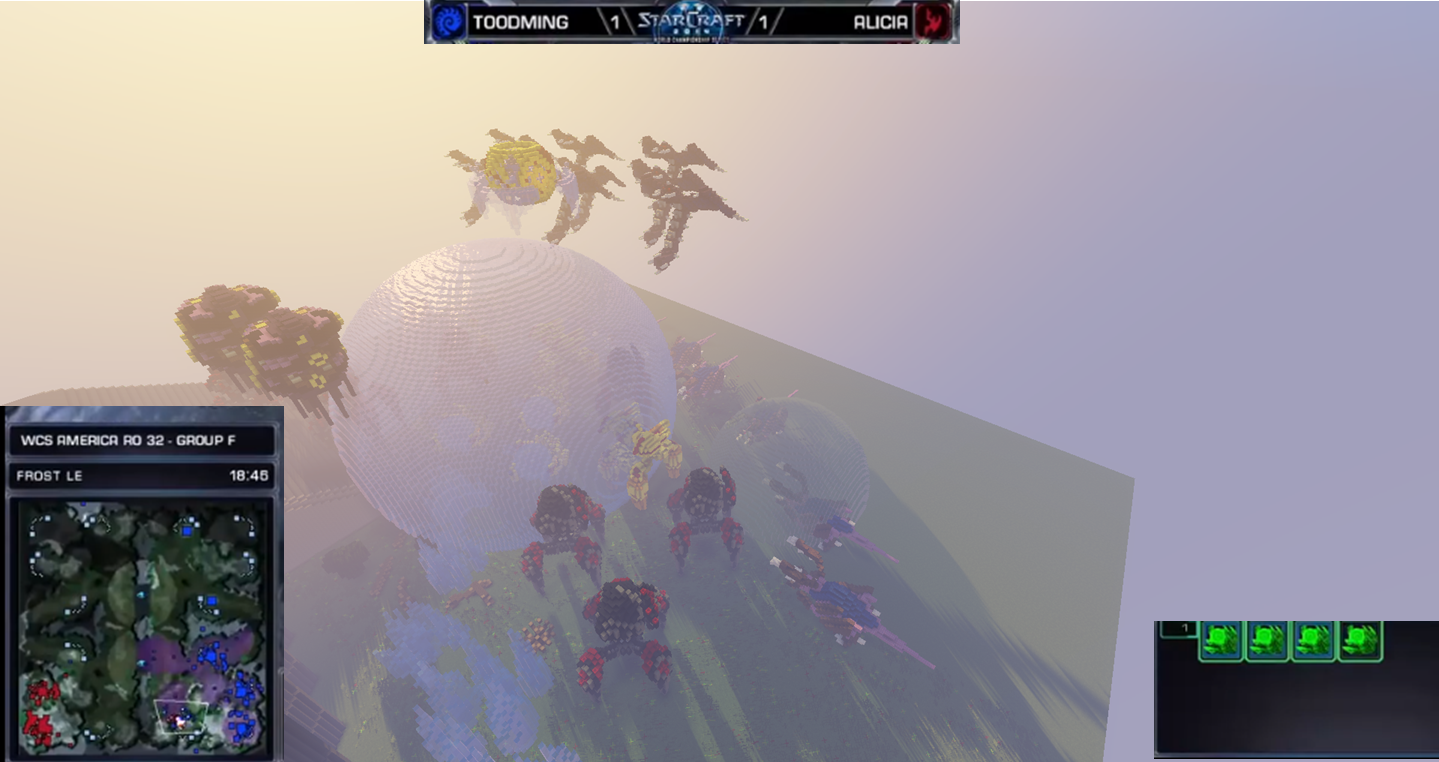Click Toodming's blue Zerg race icon
The width and height of the screenshot is (1439, 762).
click(448, 22)
